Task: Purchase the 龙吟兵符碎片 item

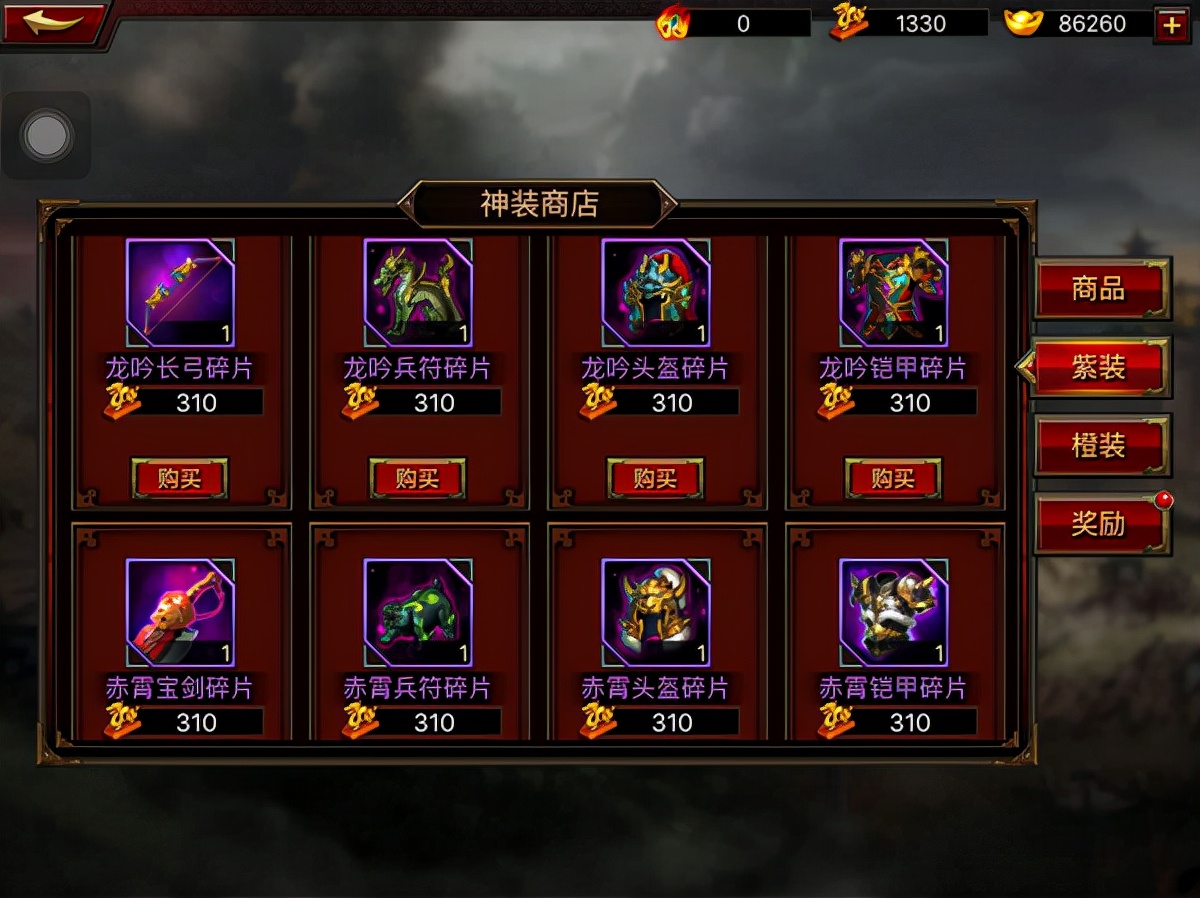Action: [x=418, y=479]
